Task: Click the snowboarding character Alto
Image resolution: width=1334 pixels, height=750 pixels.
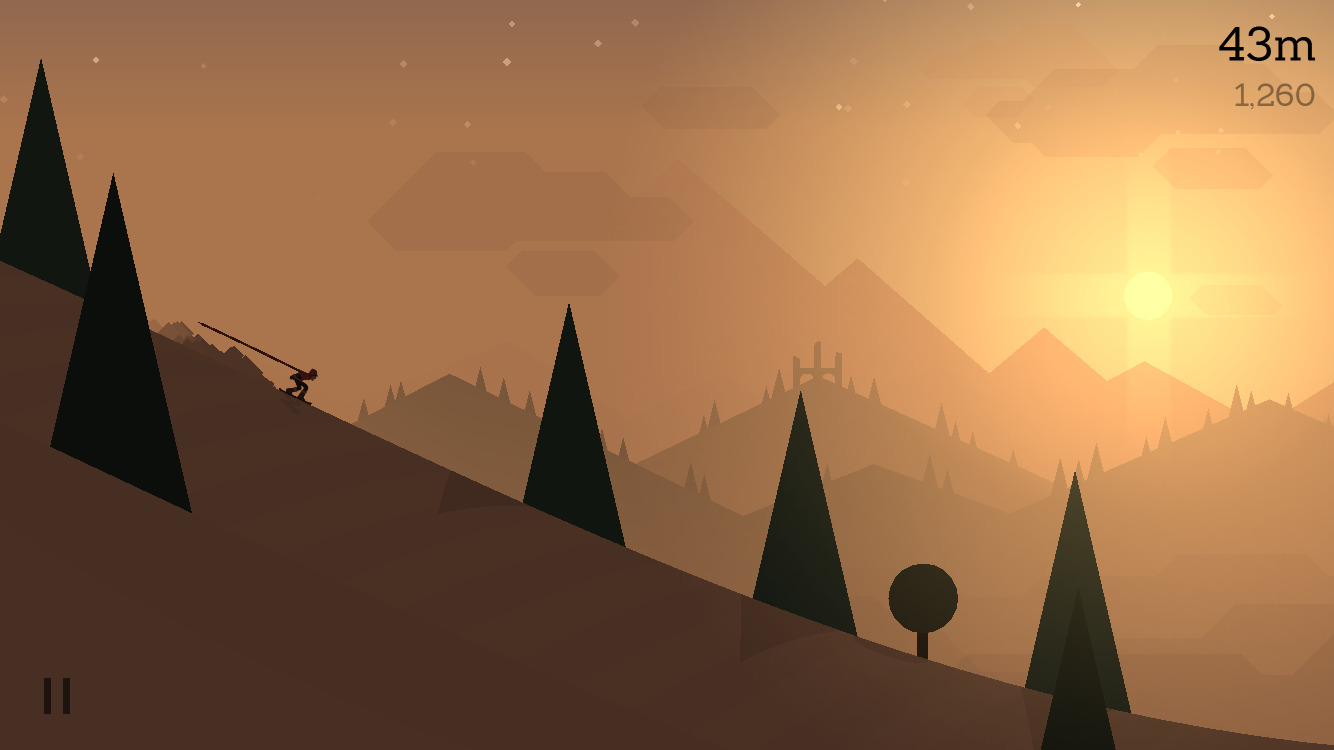Action: point(300,382)
